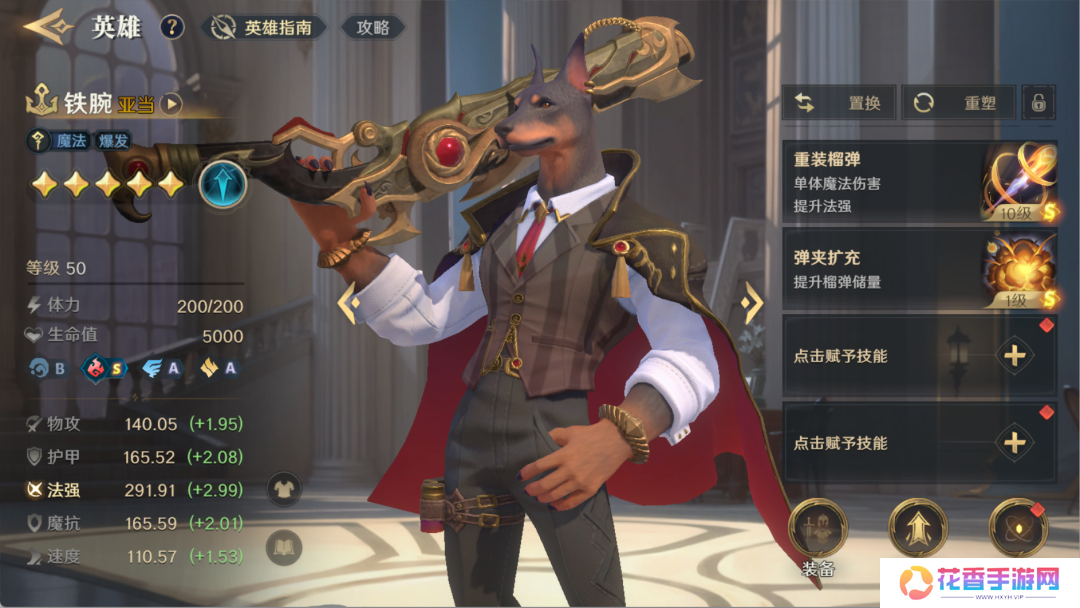Click the round upgrade arrow button
Image resolution: width=1080 pixels, height=608 pixels.
click(918, 528)
